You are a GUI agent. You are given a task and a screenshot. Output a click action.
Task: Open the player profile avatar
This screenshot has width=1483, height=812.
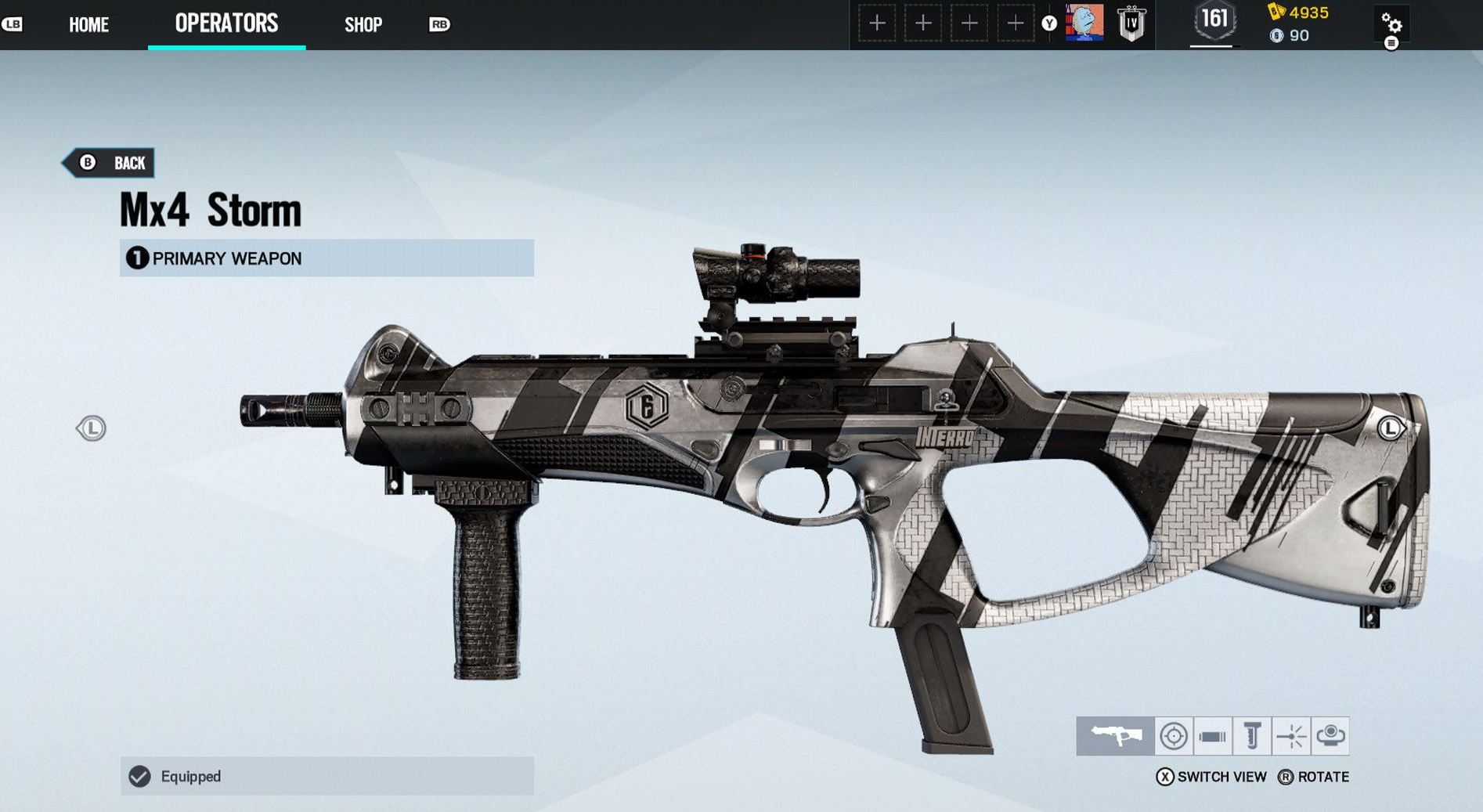pyautogui.click(x=1084, y=23)
